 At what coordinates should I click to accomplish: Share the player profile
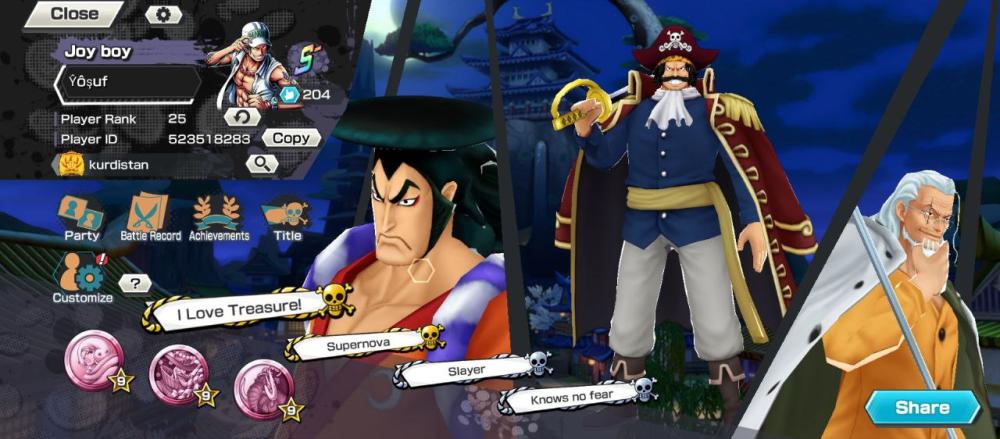pyautogui.click(x=922, y=408)
